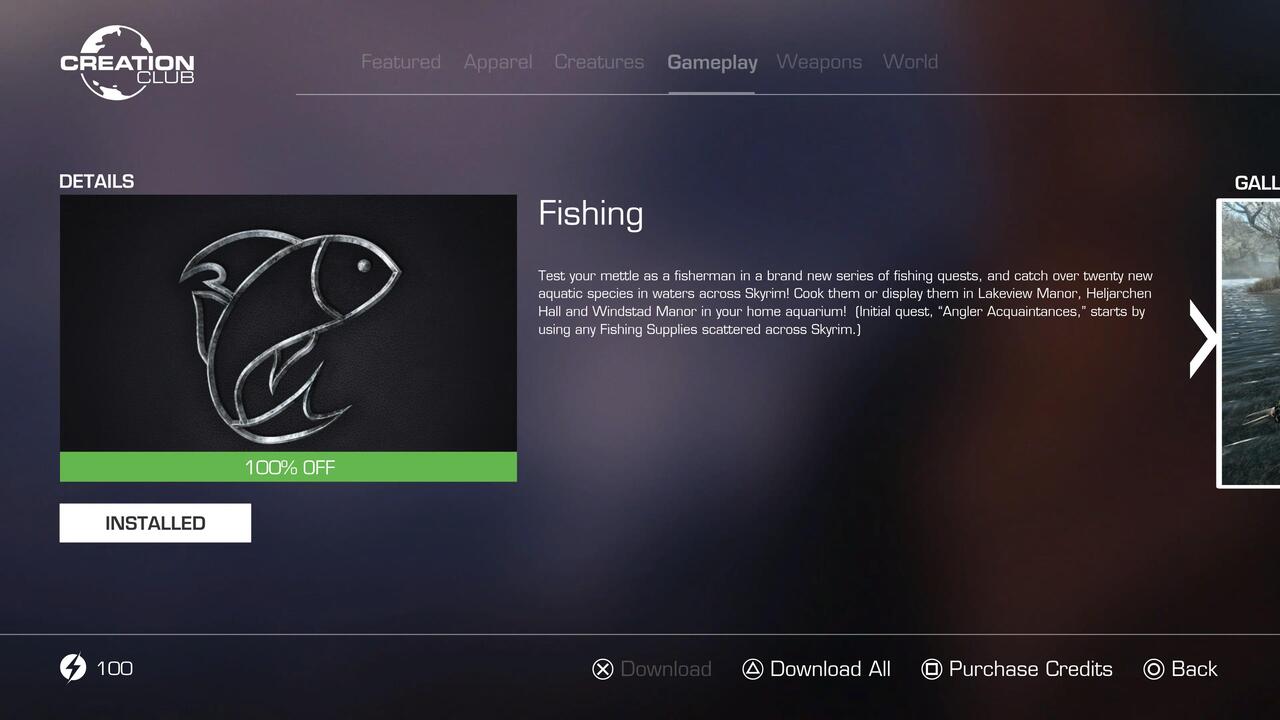
Task: Choose Download All at the bottom bar
Action: point(831,668)
